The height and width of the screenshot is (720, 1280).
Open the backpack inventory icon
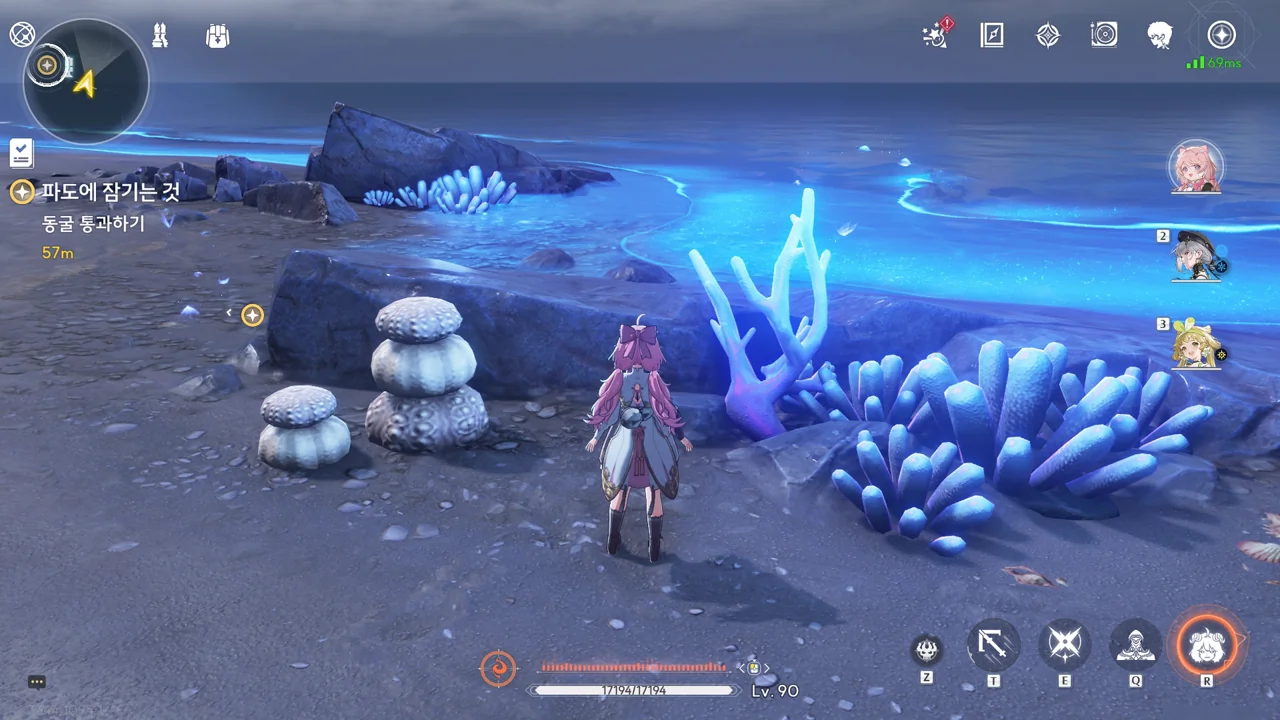click(x=217, y=36)
